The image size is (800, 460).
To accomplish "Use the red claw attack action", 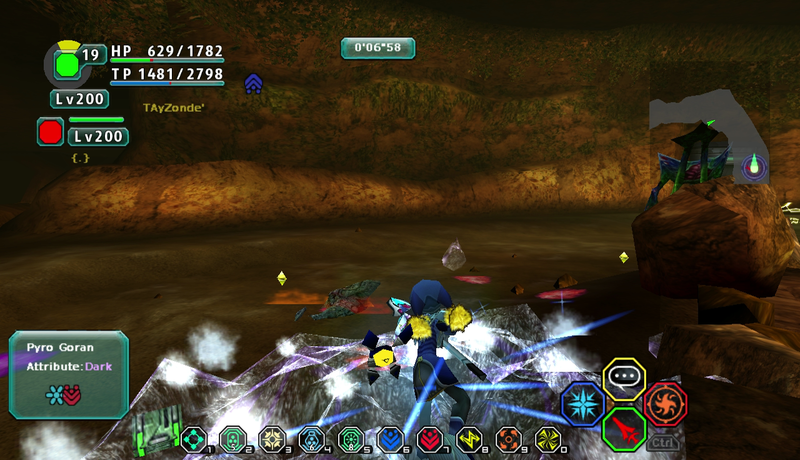I will point(625,429).
